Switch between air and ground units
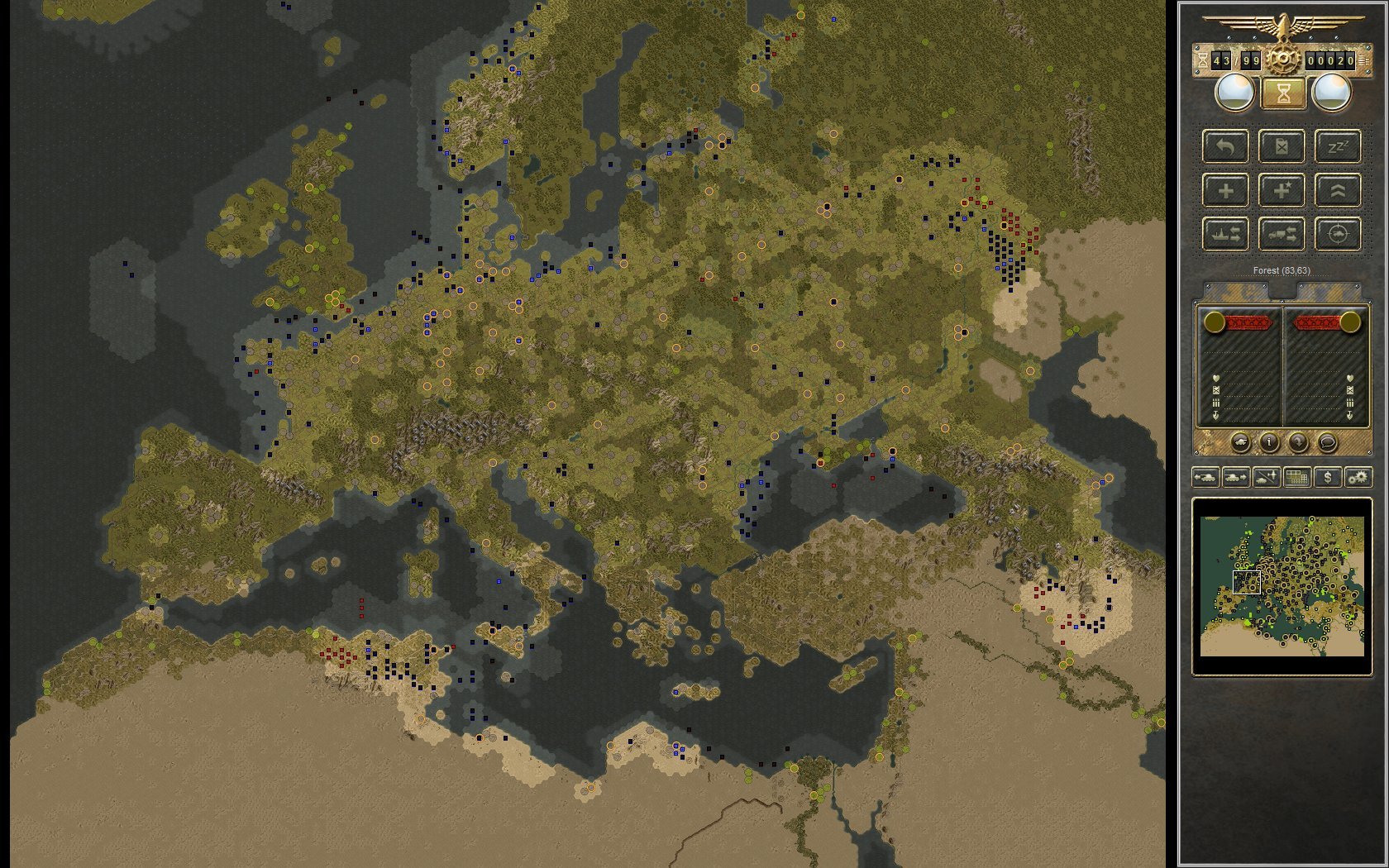 pyautogui.click(x=1266, y=477)
